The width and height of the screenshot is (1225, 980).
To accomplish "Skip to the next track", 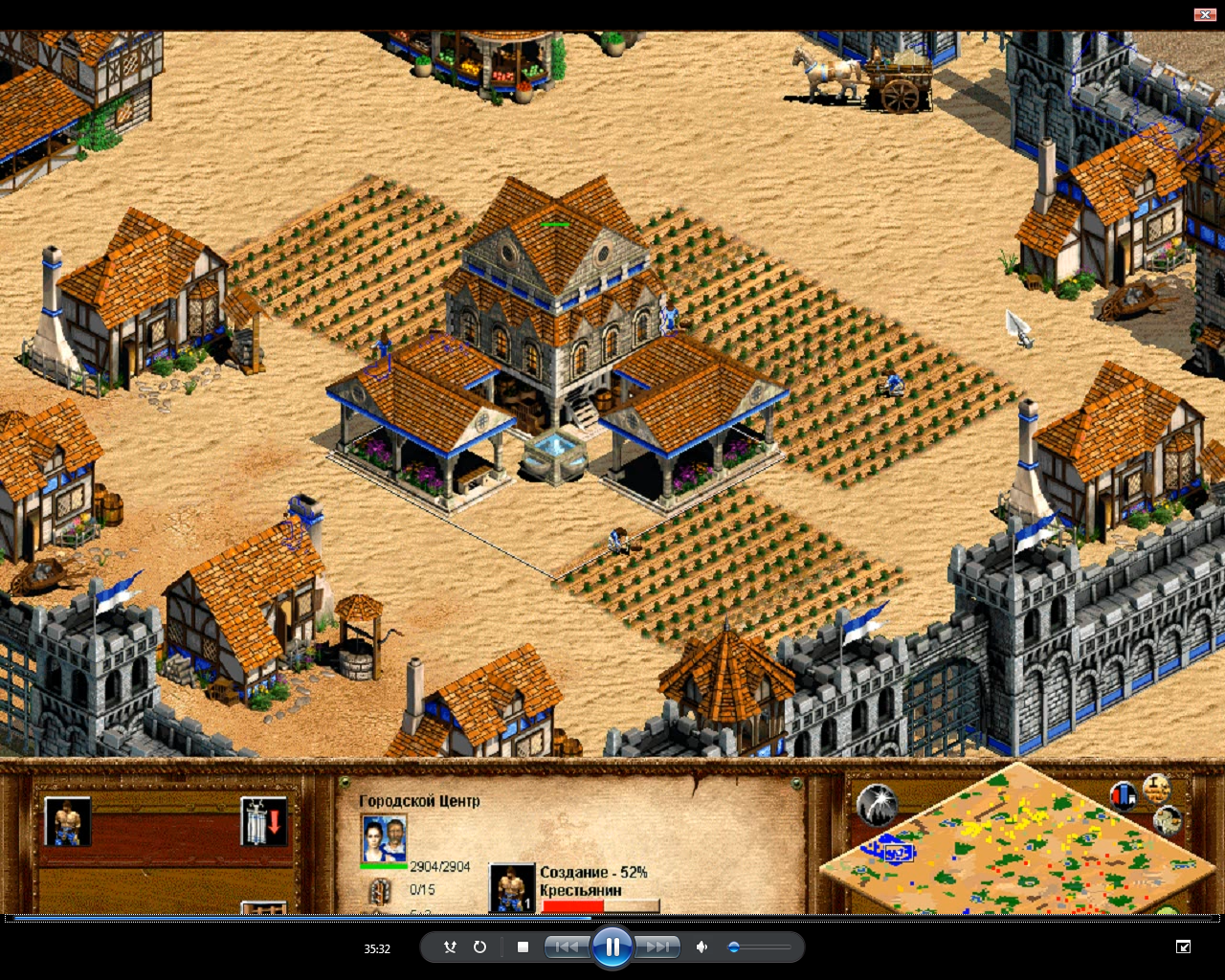I will tap(657, 947).
